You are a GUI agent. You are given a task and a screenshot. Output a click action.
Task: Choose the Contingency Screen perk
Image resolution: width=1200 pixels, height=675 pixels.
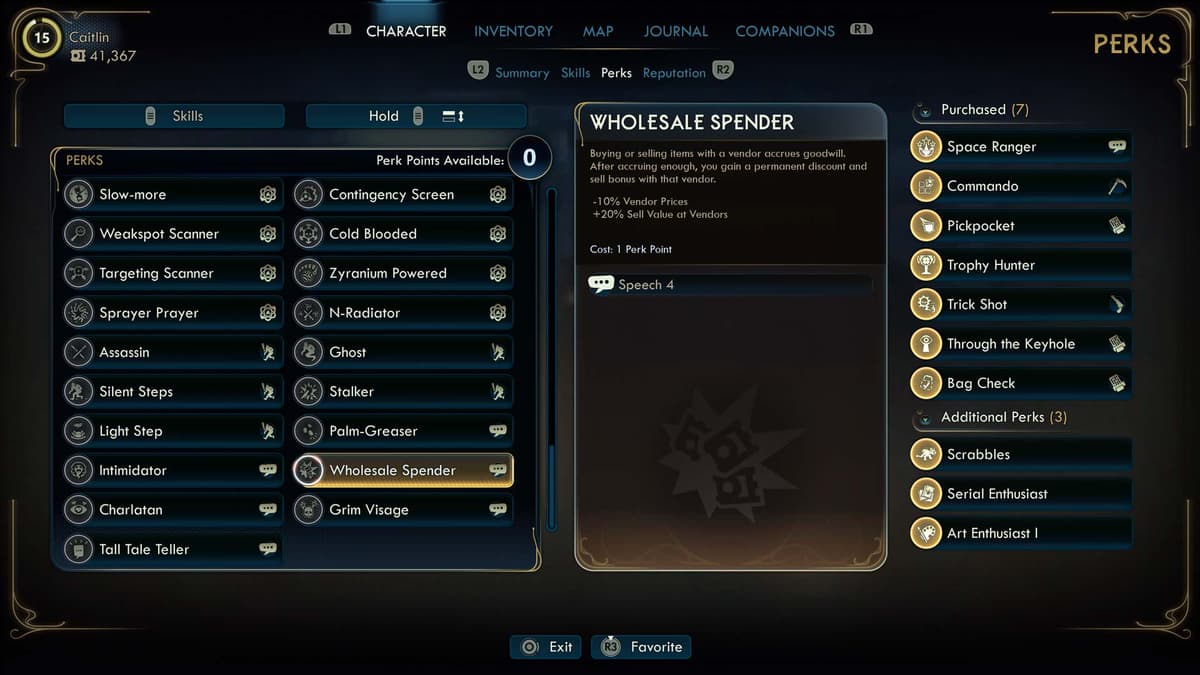click(402, 195)
